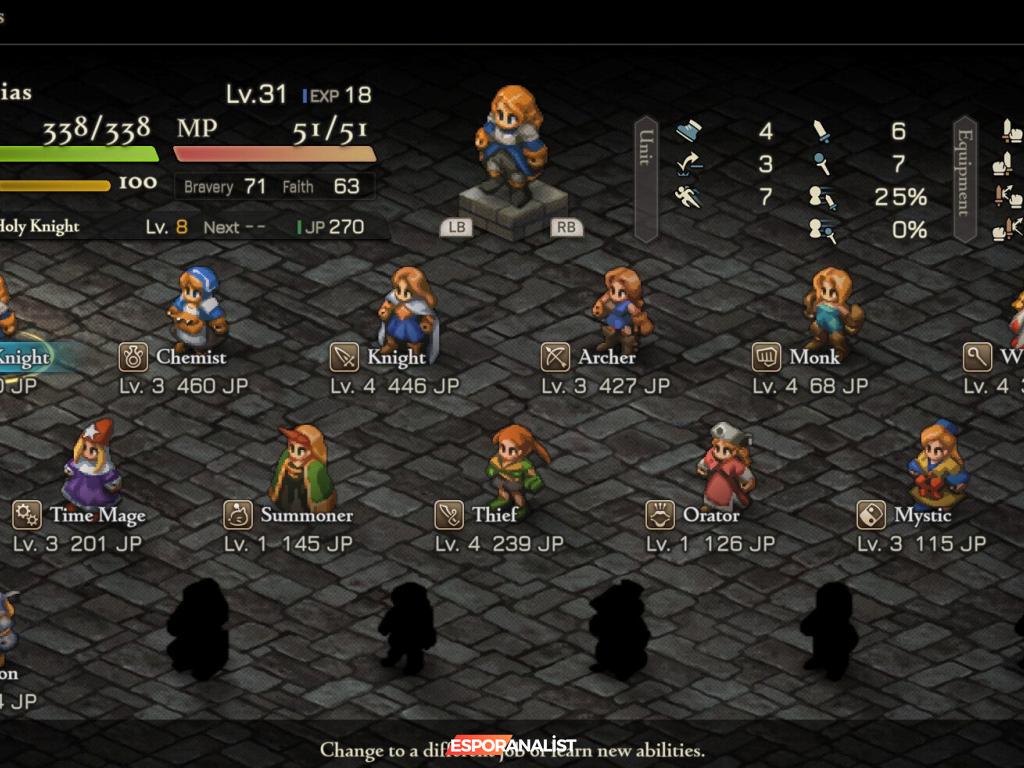
Task: Open the Equipment panel tab
Action: pos(965,179)
